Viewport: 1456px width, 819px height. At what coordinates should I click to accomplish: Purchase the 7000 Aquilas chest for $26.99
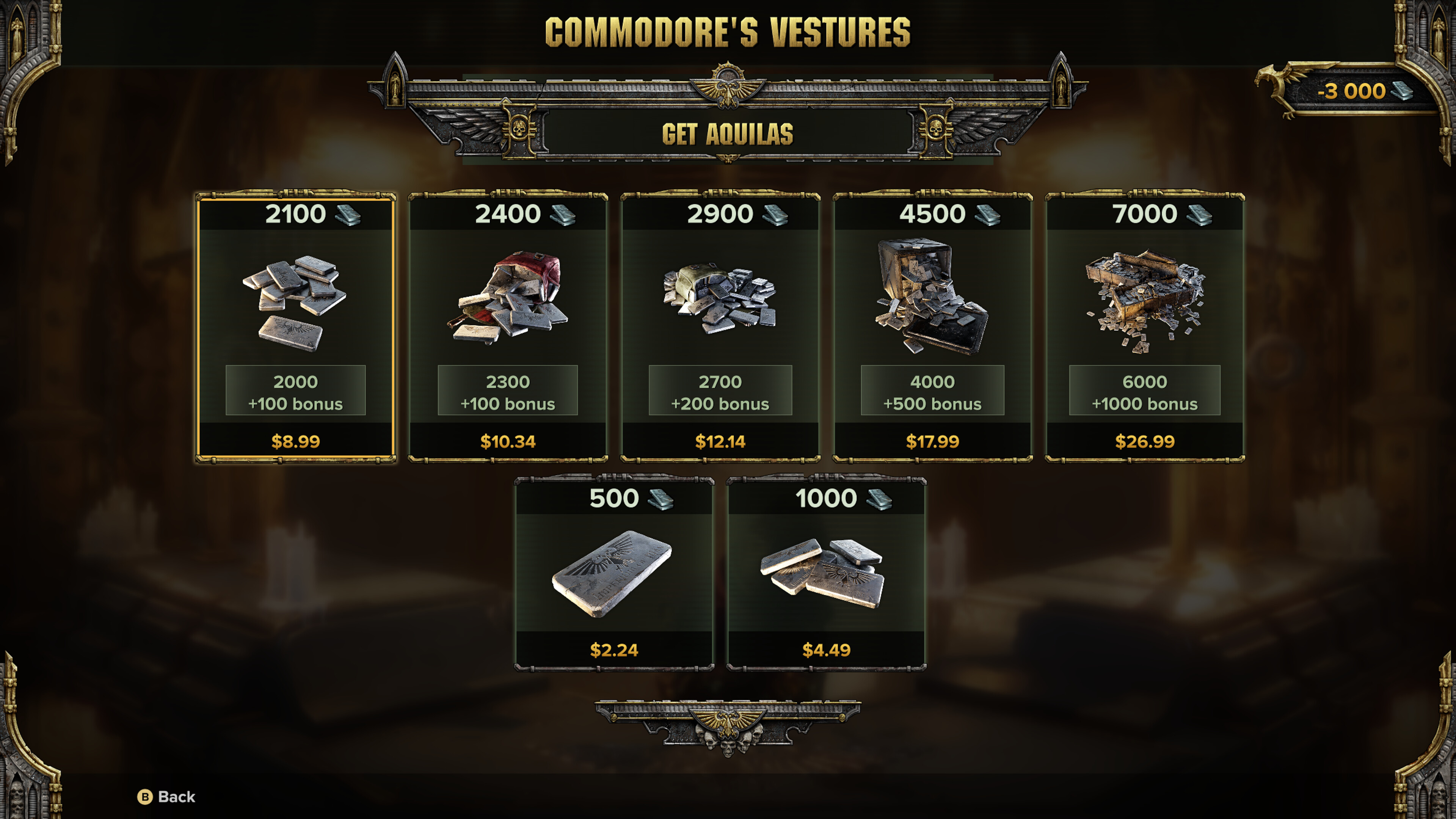click(1145, 328)
